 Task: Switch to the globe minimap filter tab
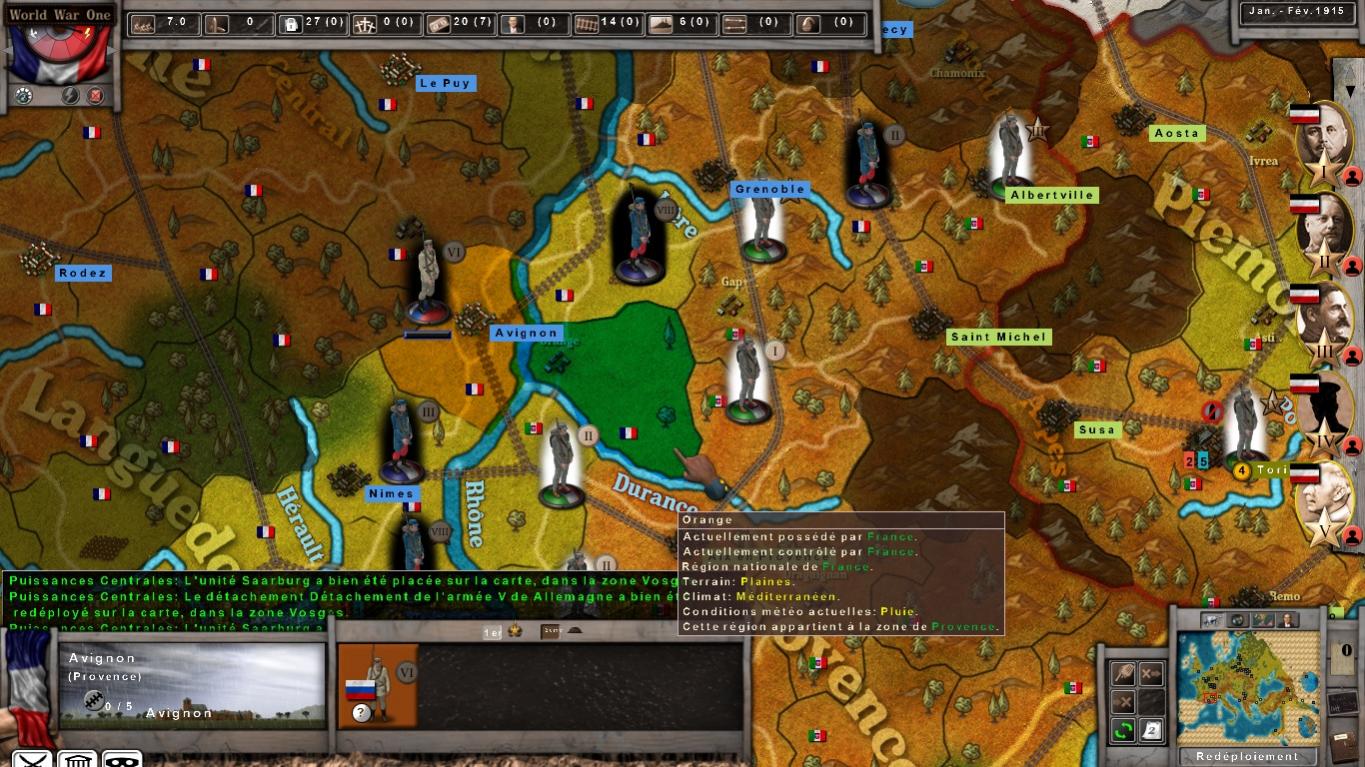(1238, 620)
